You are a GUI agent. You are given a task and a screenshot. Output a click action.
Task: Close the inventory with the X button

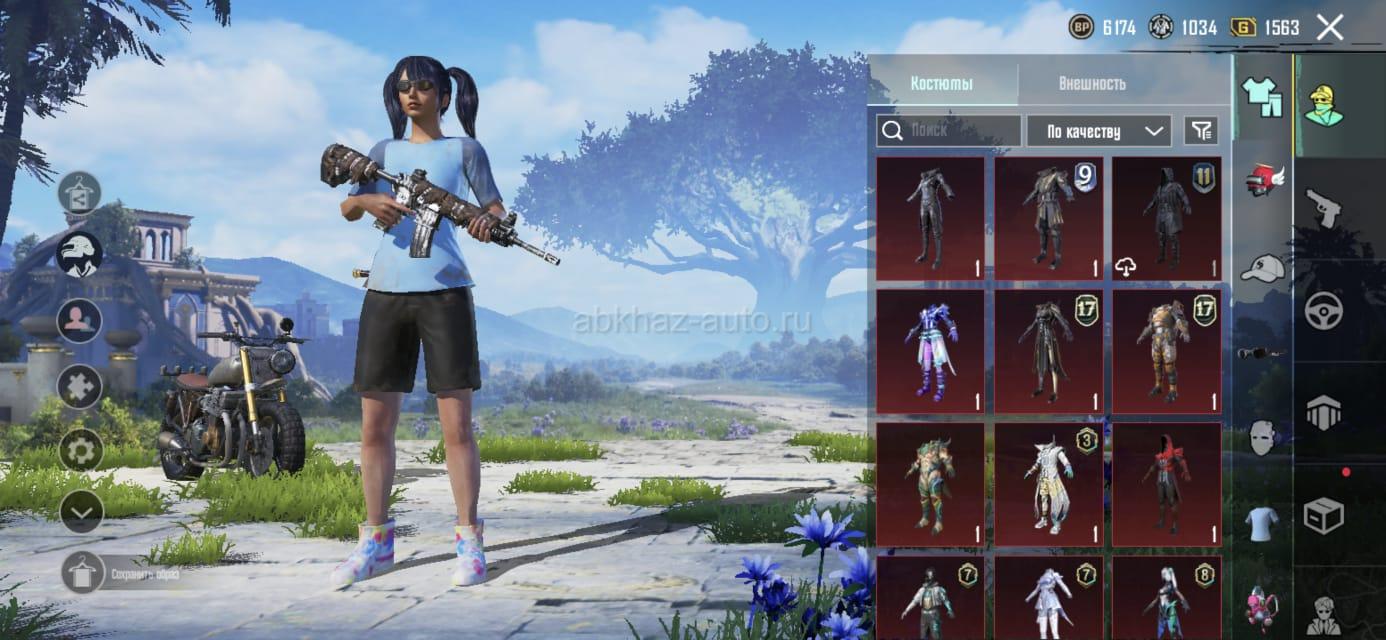(x=1329, y=27)
